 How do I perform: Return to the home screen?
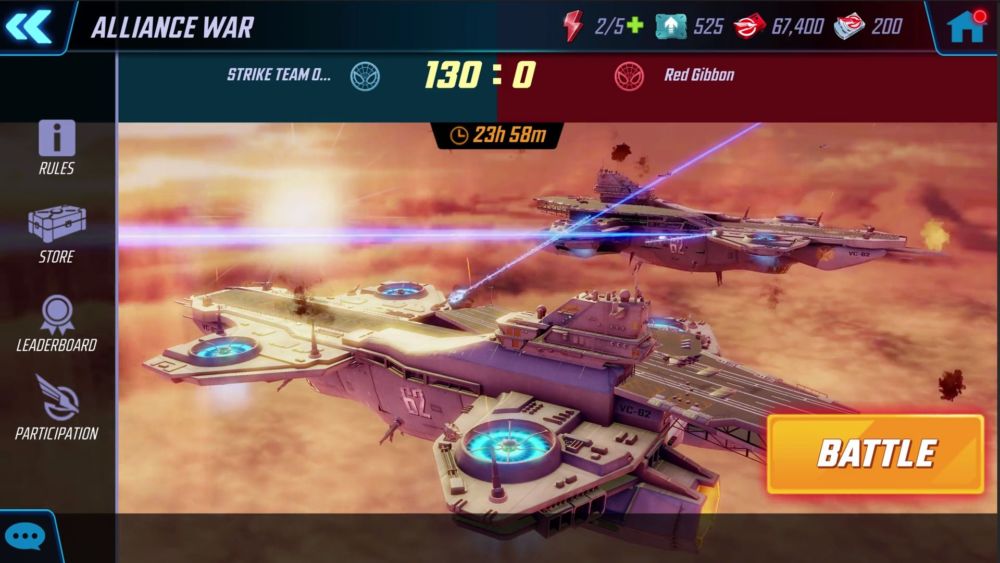pos(966,26)
